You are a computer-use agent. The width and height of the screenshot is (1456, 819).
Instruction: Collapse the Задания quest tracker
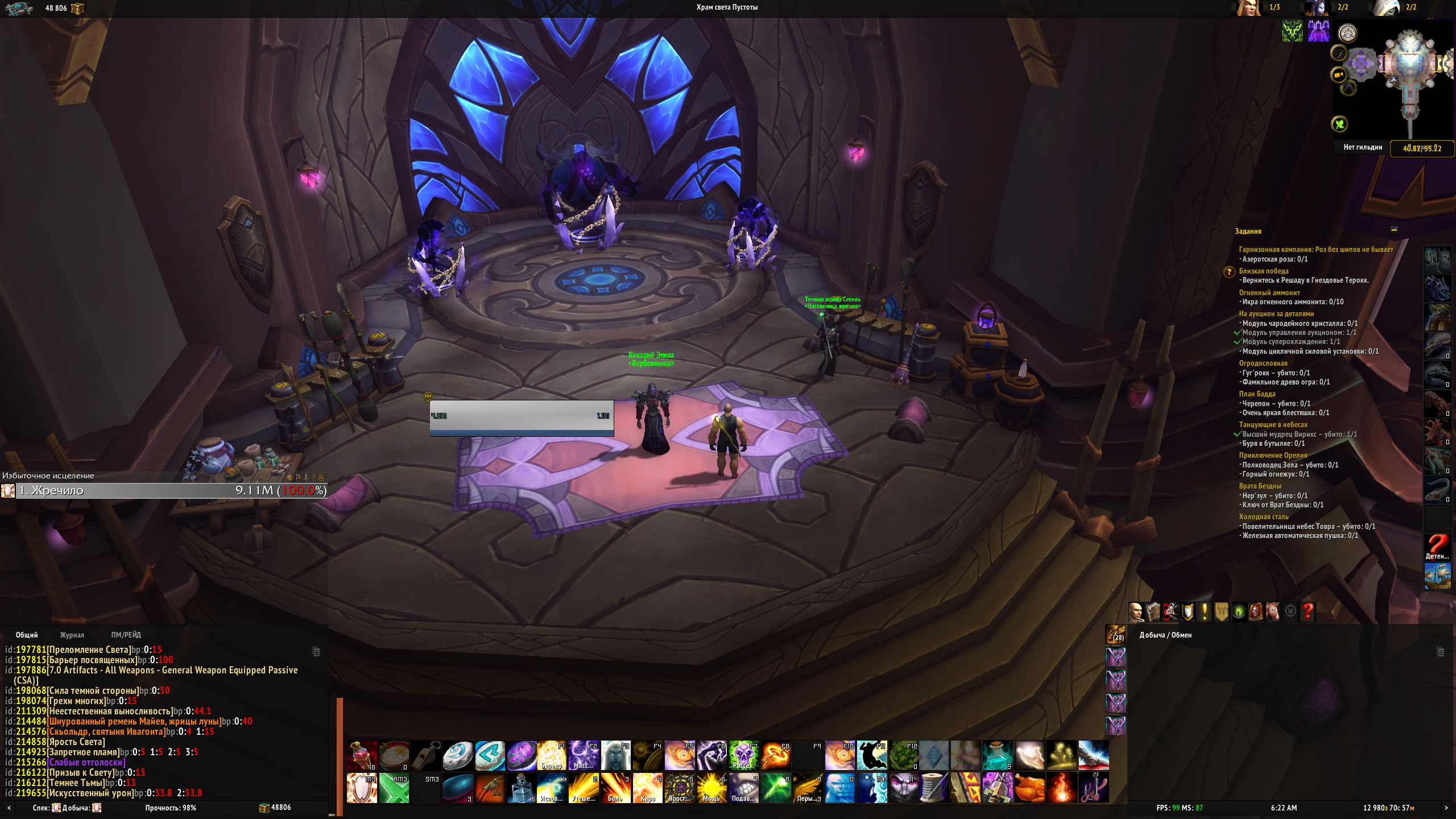tap(1394, 230)
